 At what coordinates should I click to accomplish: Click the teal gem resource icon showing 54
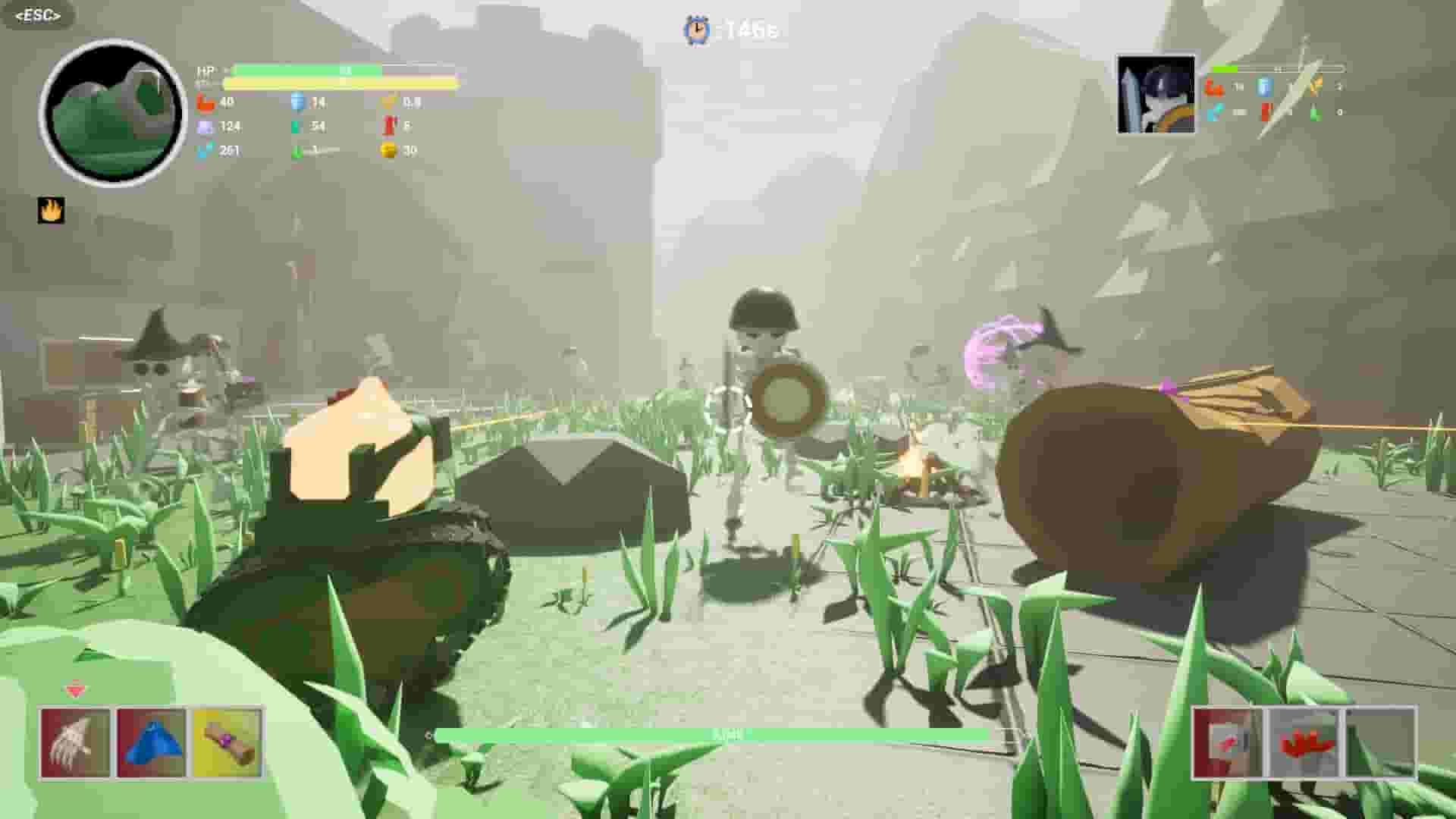pyautogui.click(x=296, y=126)
